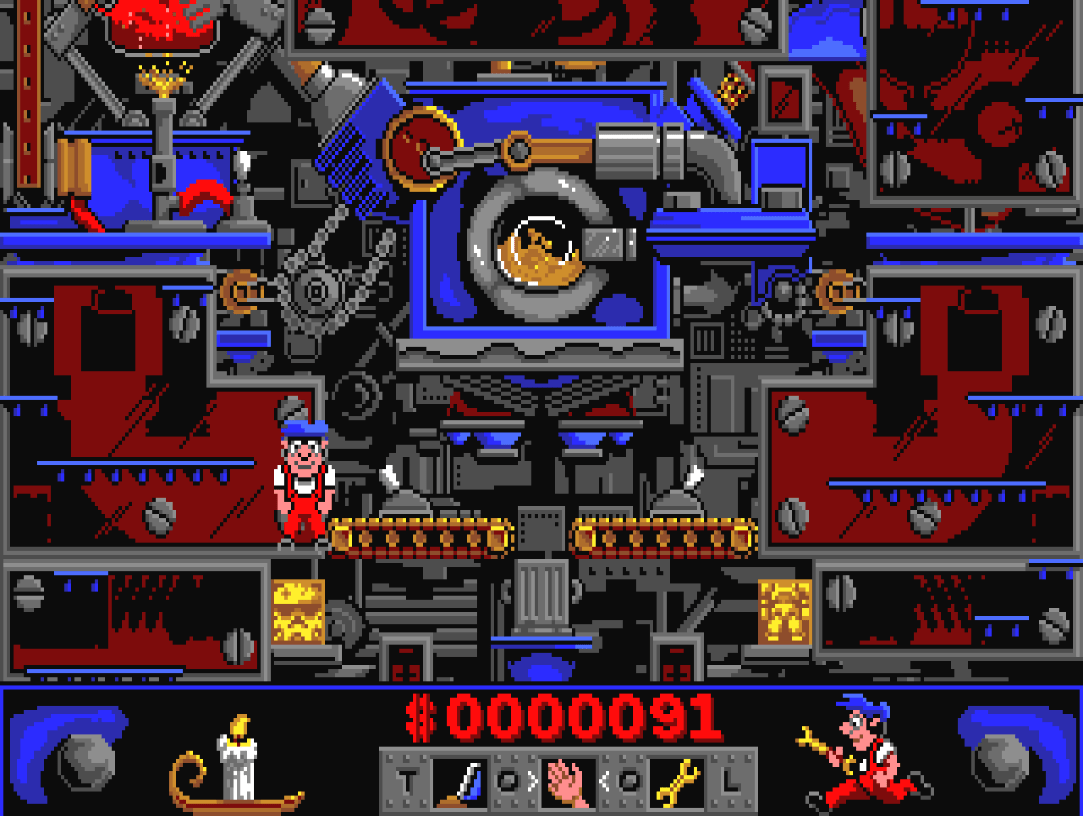Select the yellow wrench tool slot
This screenshot has width=1083, height=816.
tap(676, 782)
